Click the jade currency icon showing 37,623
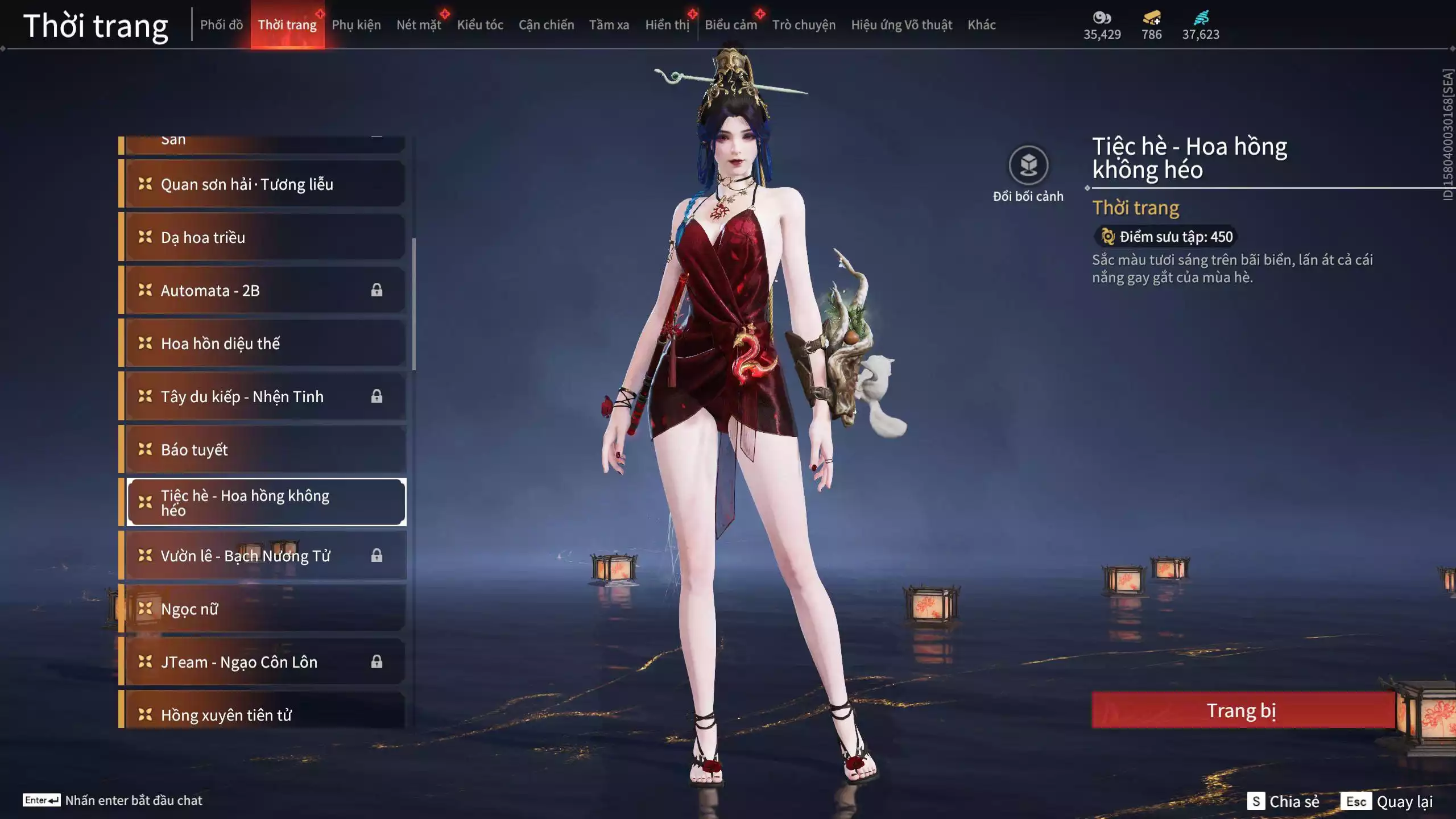 (x=1200, y=18)
